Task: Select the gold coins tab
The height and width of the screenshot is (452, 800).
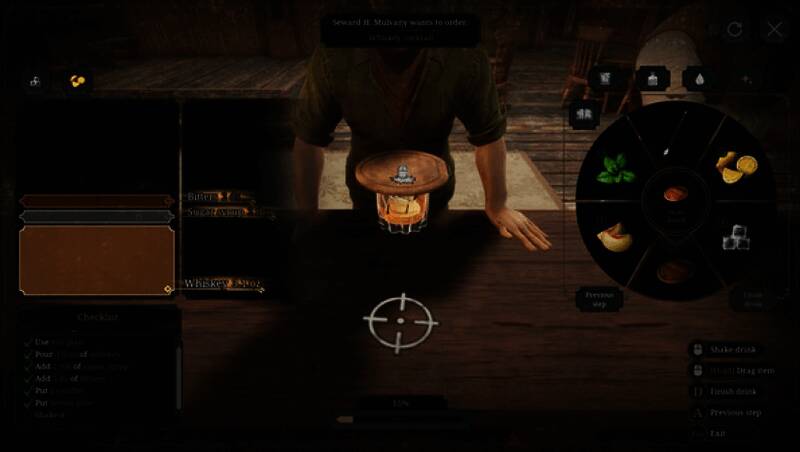Action: pyautogui.click(x=77, y=81)
